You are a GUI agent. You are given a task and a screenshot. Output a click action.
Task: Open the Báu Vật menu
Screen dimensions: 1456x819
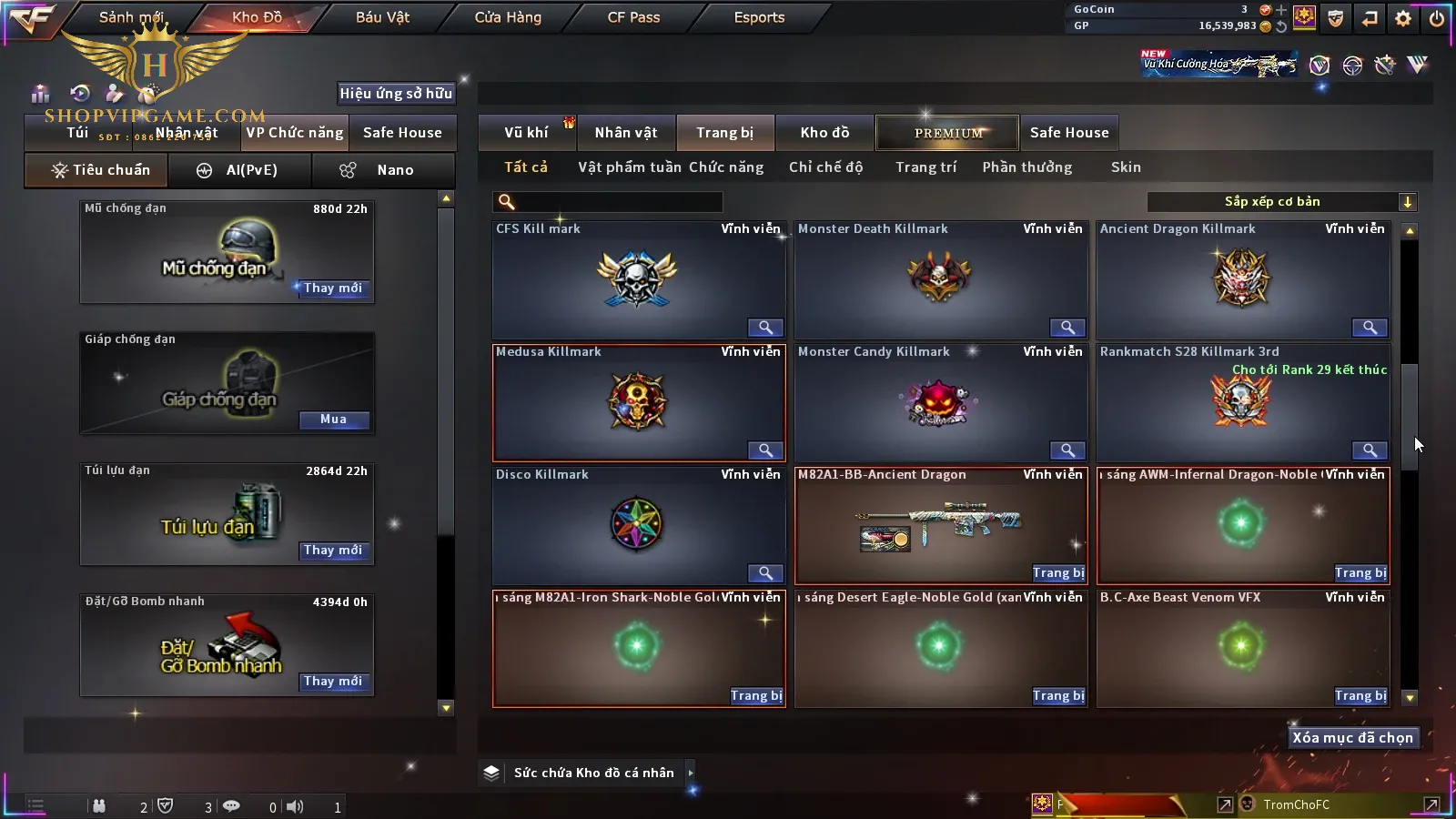[382, 17]
